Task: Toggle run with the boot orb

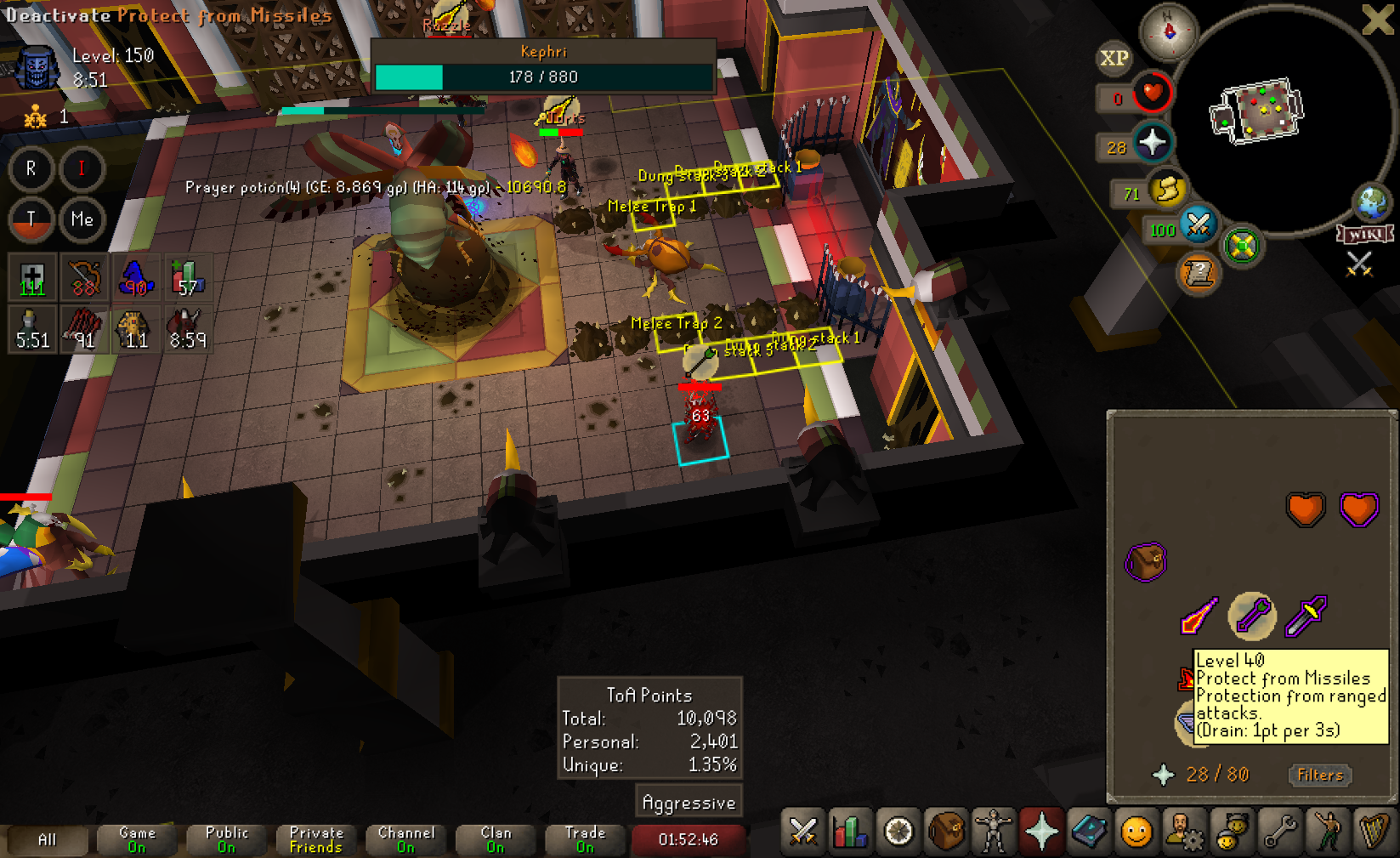Action: pos(1167,188)
